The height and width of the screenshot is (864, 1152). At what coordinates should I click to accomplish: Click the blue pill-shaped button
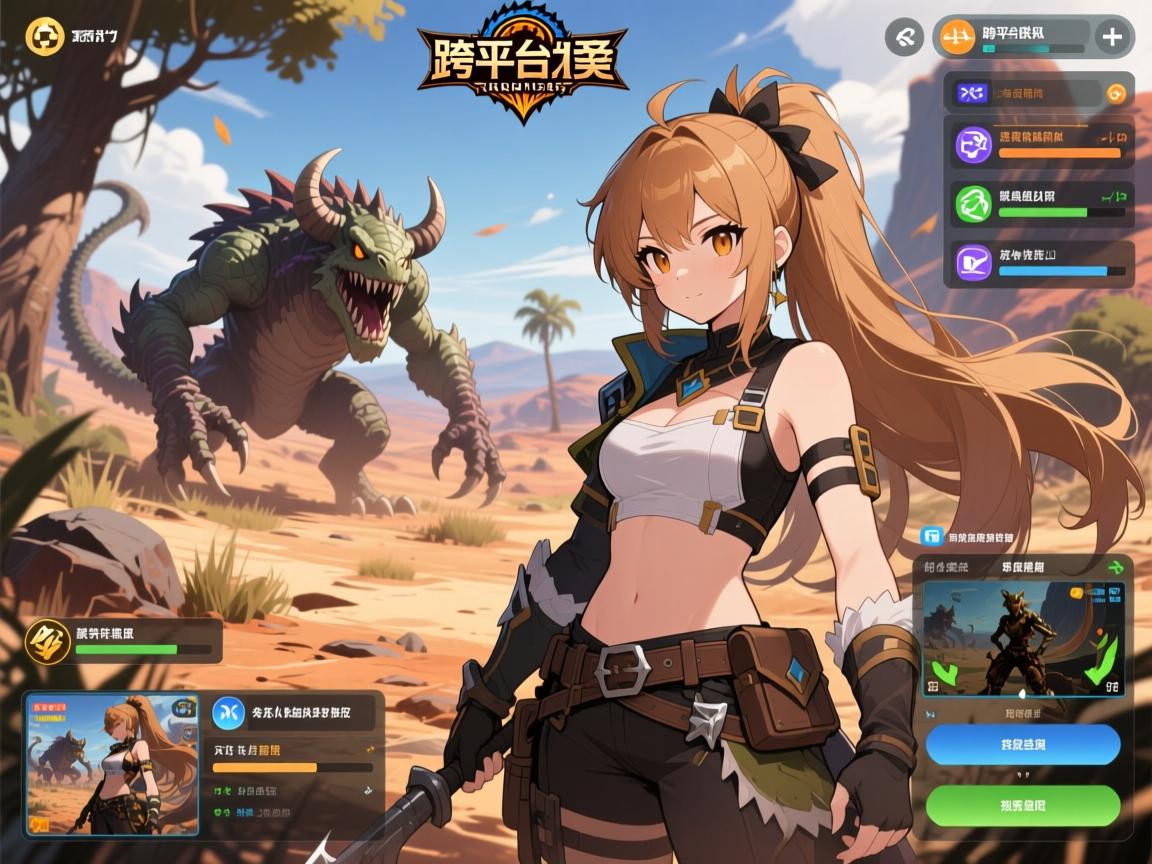1022,745
